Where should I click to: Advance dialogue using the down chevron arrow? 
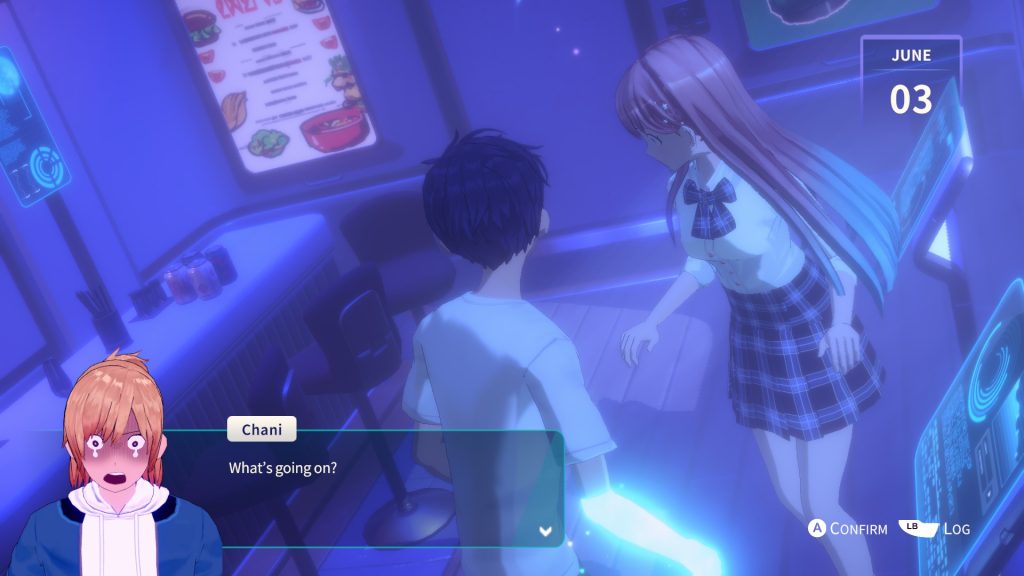click(x=546, y=531)
